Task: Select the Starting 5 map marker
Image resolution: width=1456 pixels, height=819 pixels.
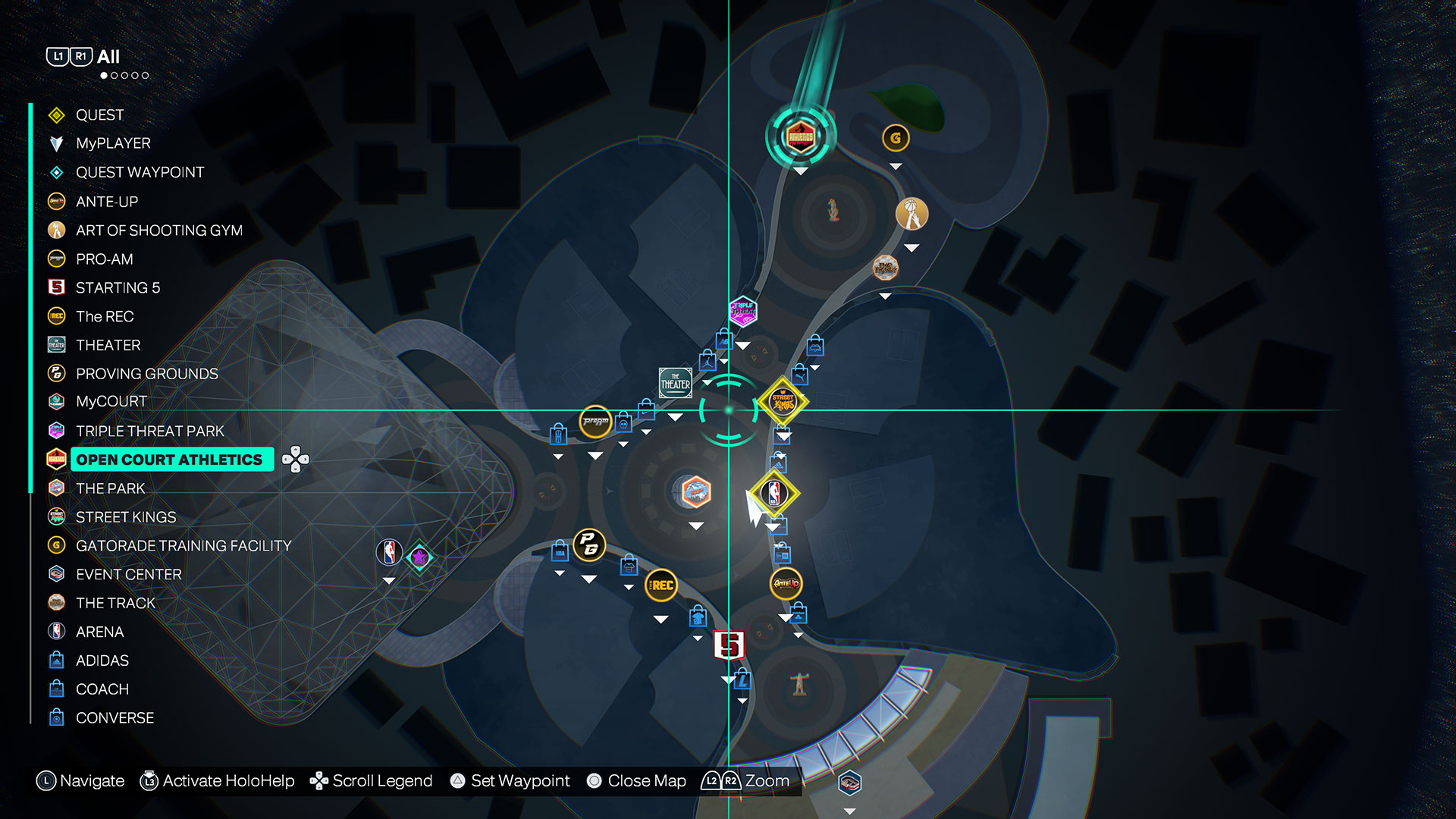Action: point(730,645)
